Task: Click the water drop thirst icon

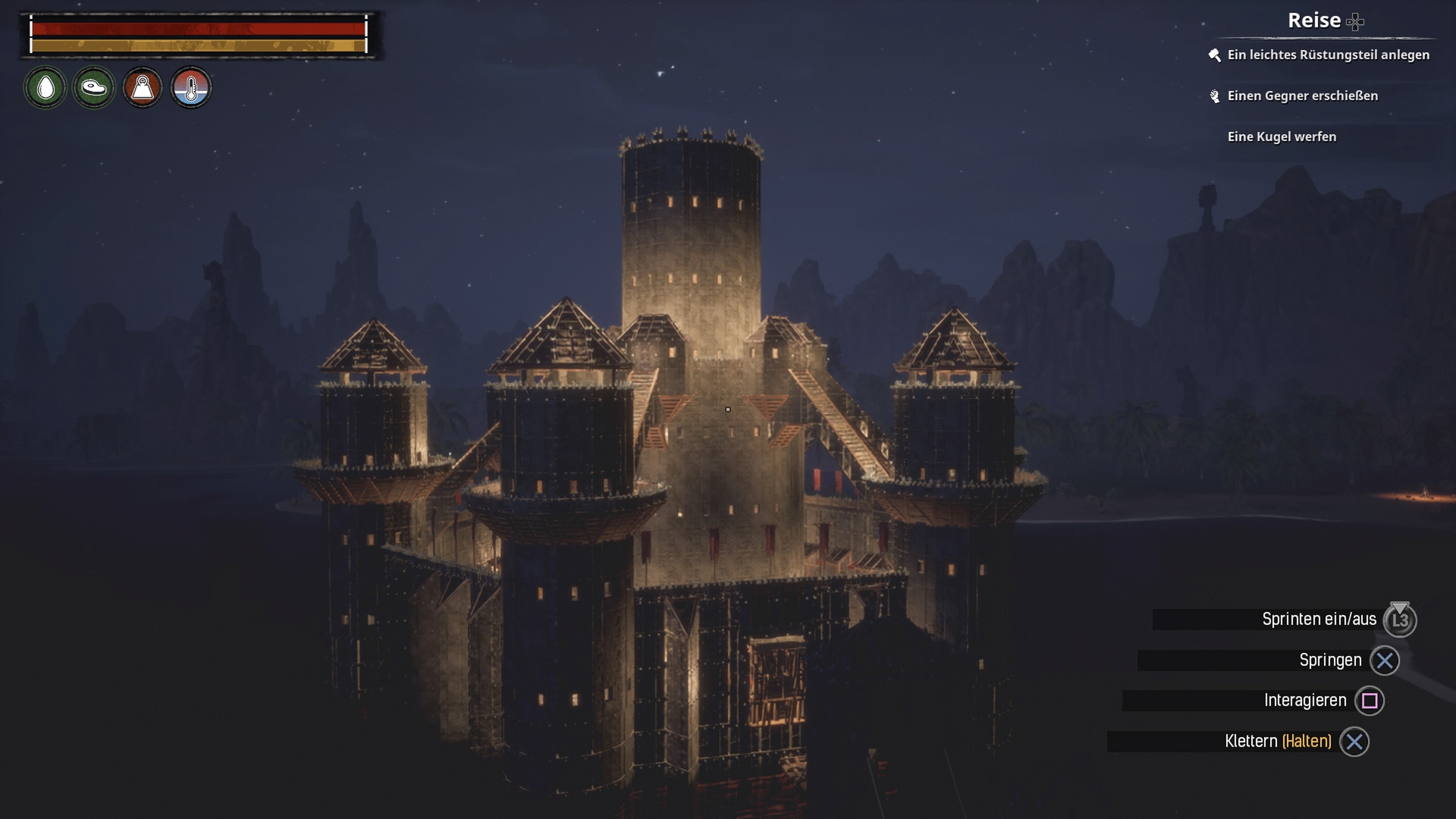Action: [45, 88]
